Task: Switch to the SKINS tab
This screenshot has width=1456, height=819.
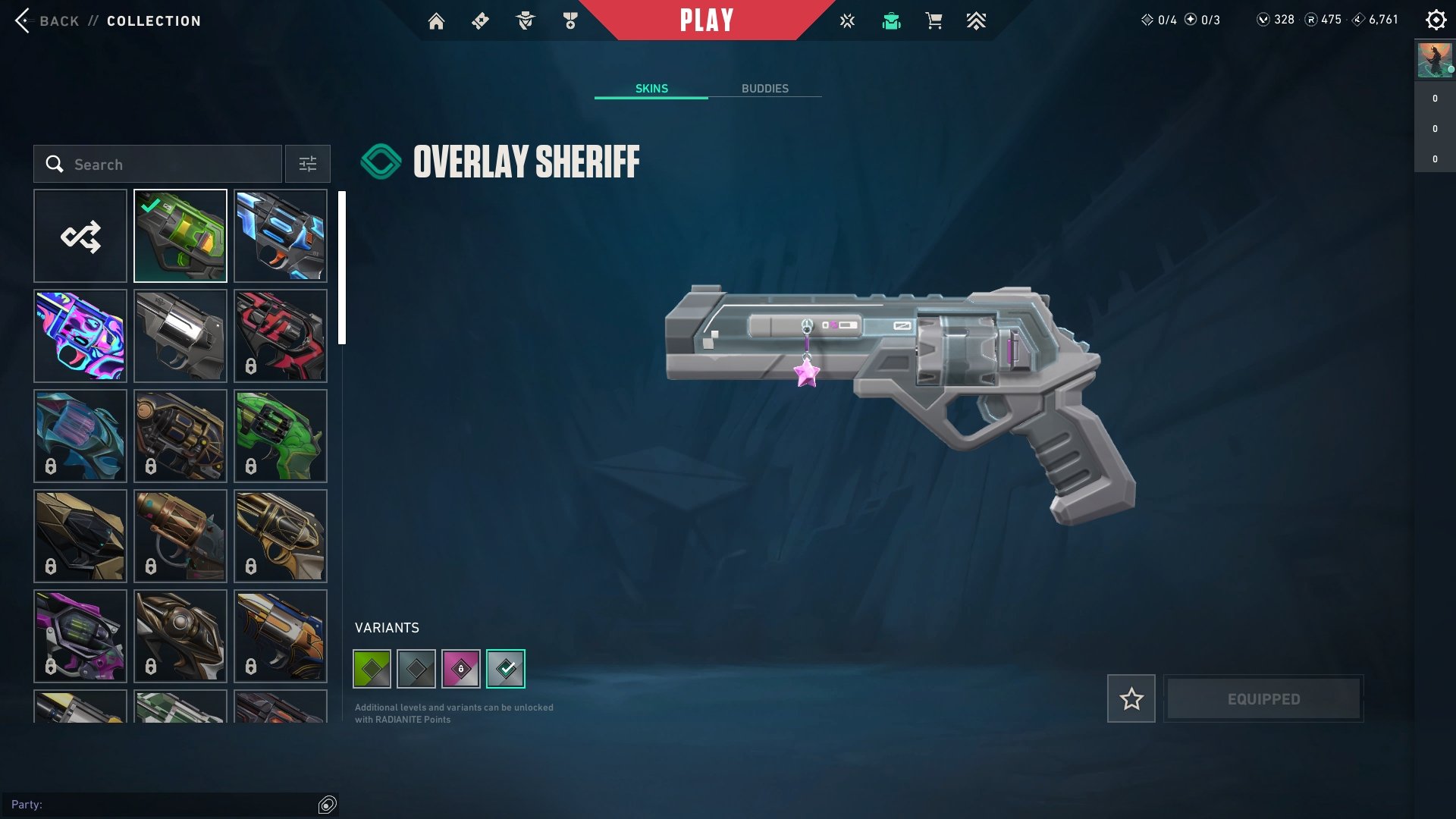Action: pos(651,88)
